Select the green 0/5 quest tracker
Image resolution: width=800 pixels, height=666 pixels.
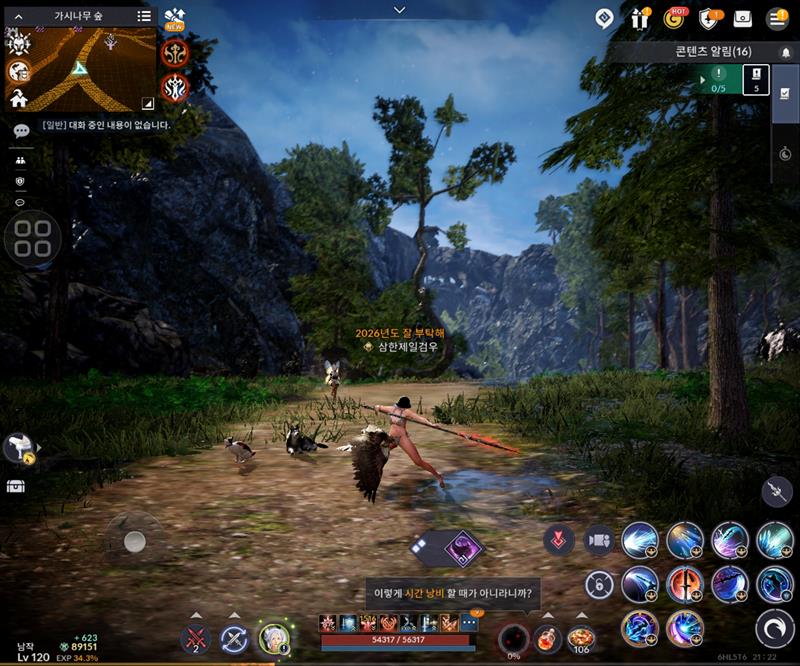[719, 79]
